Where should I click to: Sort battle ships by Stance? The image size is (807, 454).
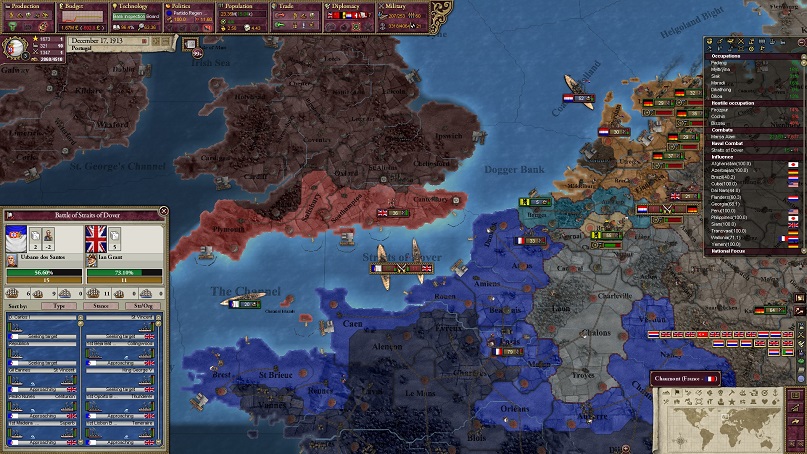coord(101,305)
